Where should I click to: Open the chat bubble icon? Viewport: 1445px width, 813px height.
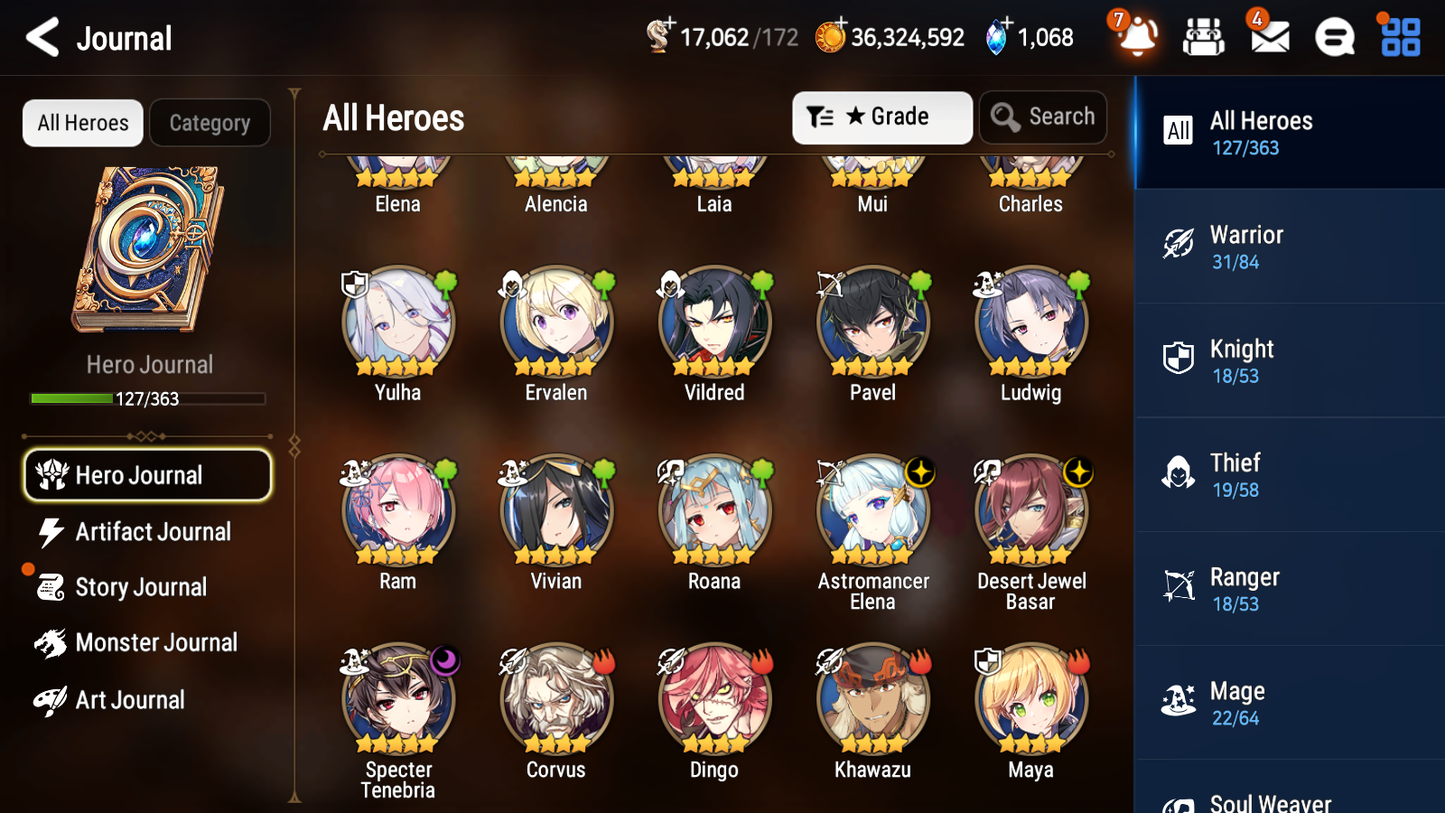coord(1334,36)
